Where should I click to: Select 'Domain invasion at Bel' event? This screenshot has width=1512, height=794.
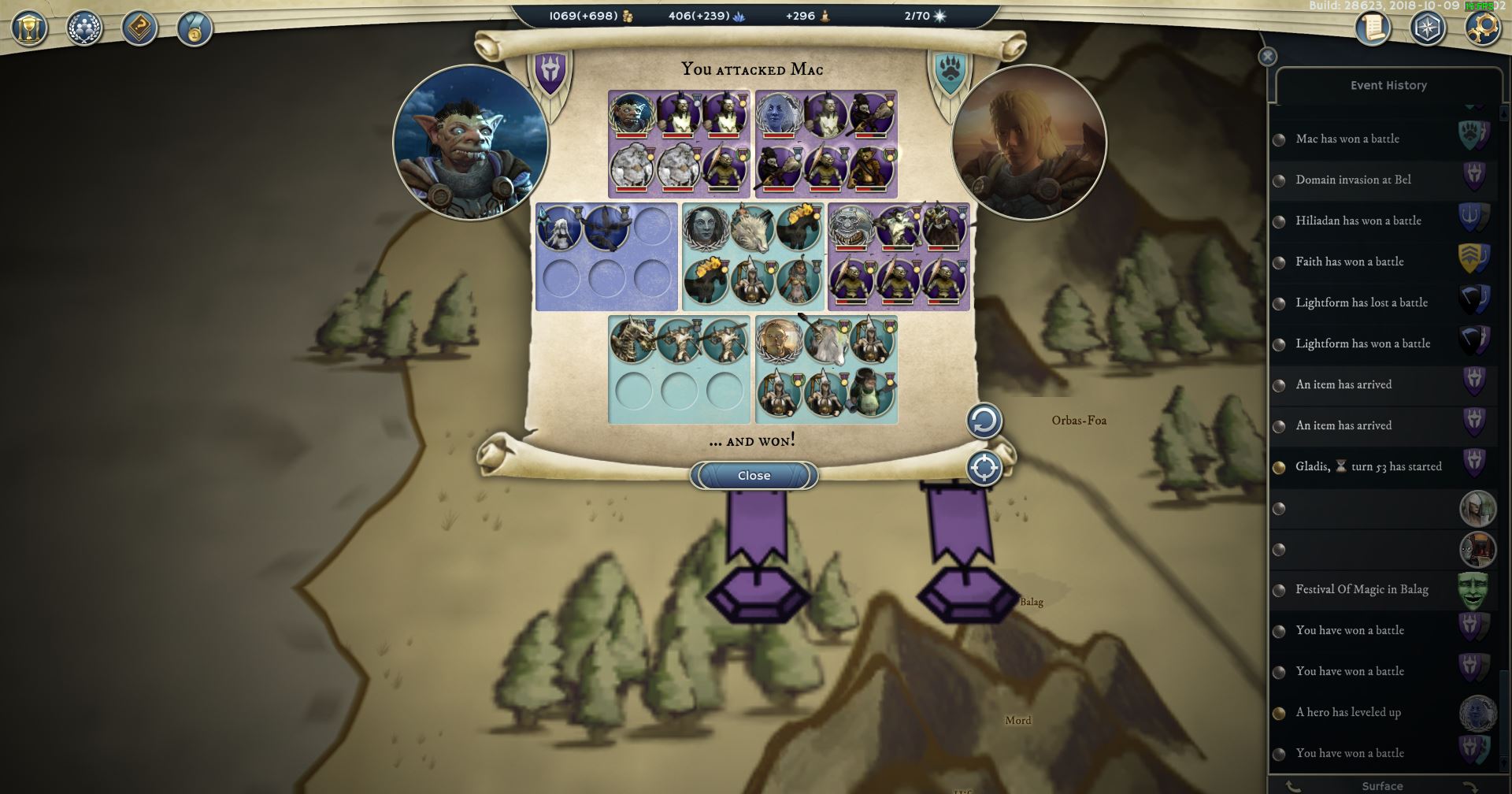tap(1353, 180)
